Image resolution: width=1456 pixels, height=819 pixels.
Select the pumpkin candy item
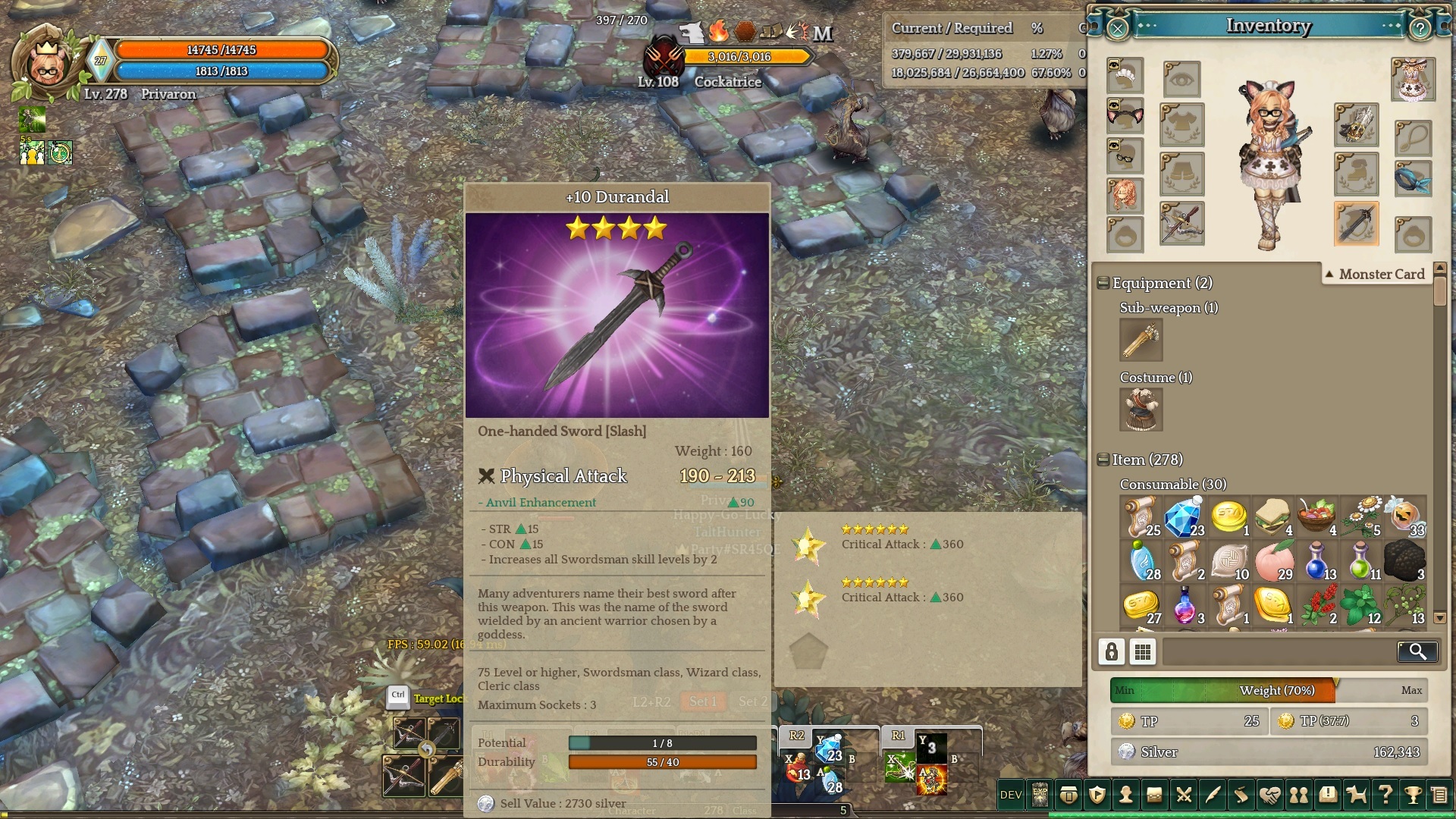coord(1404,517)
